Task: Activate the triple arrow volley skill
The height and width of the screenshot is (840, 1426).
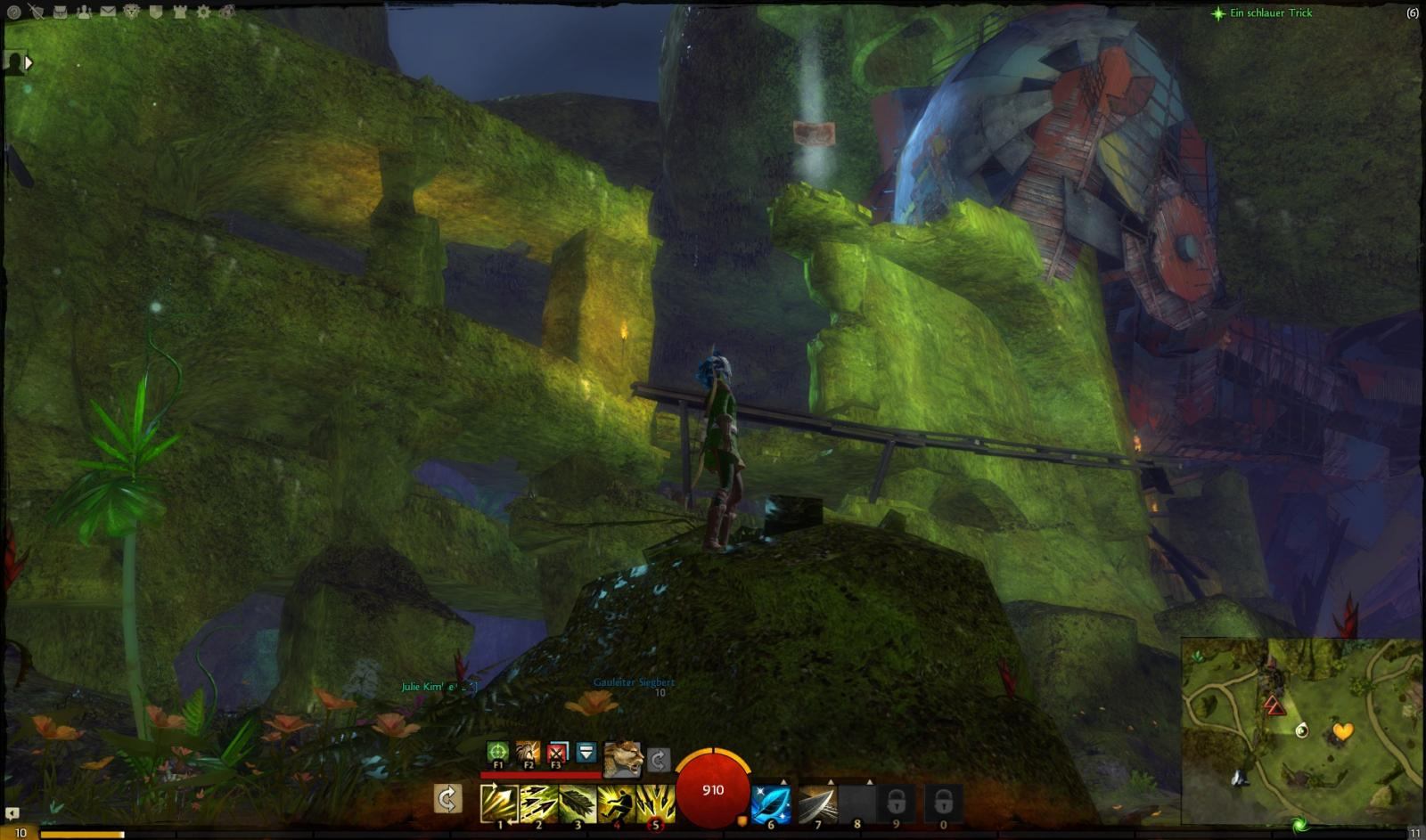Action: 538,803
